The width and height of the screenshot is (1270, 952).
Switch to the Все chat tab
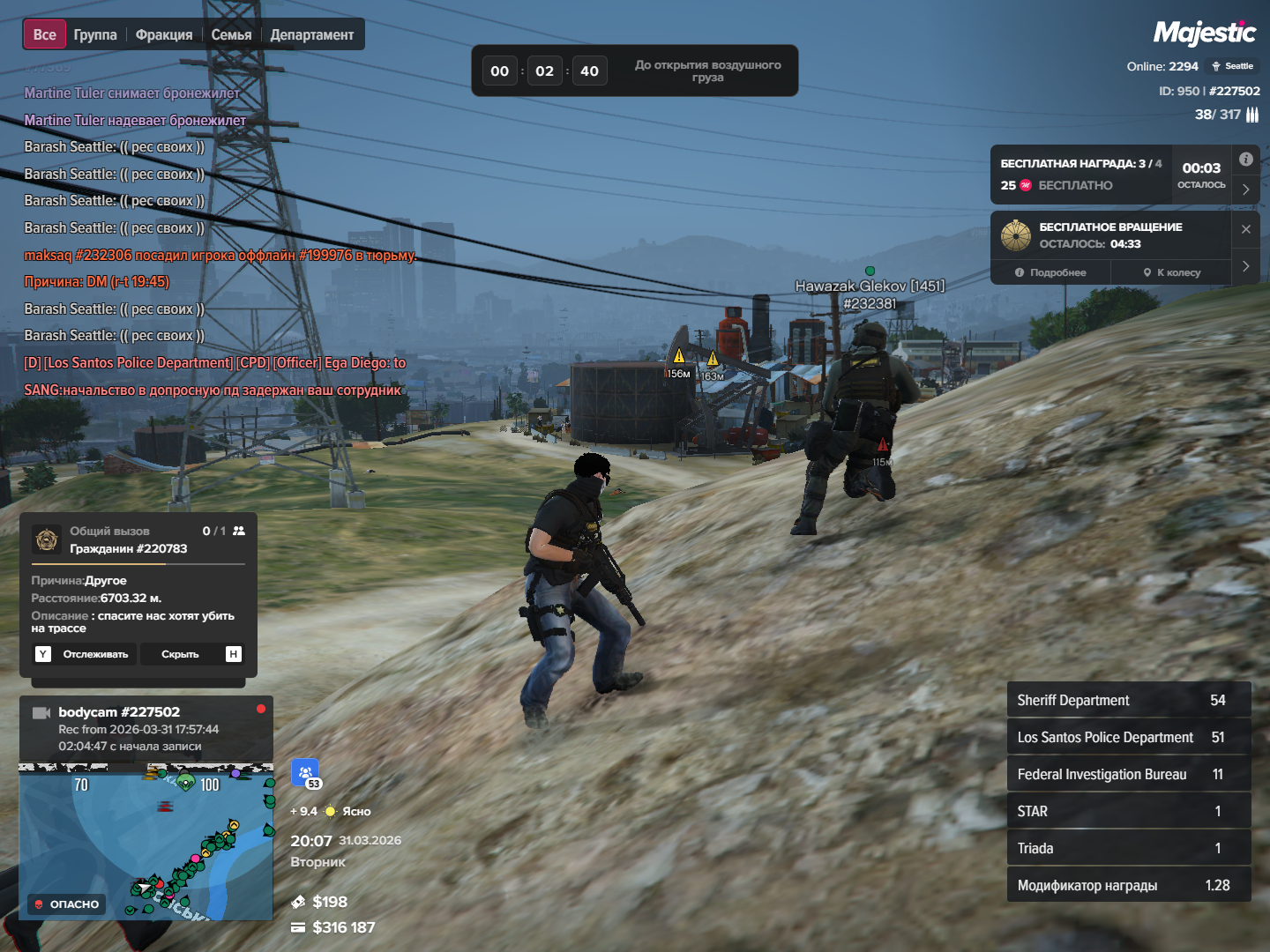click(x=44, y=35)
